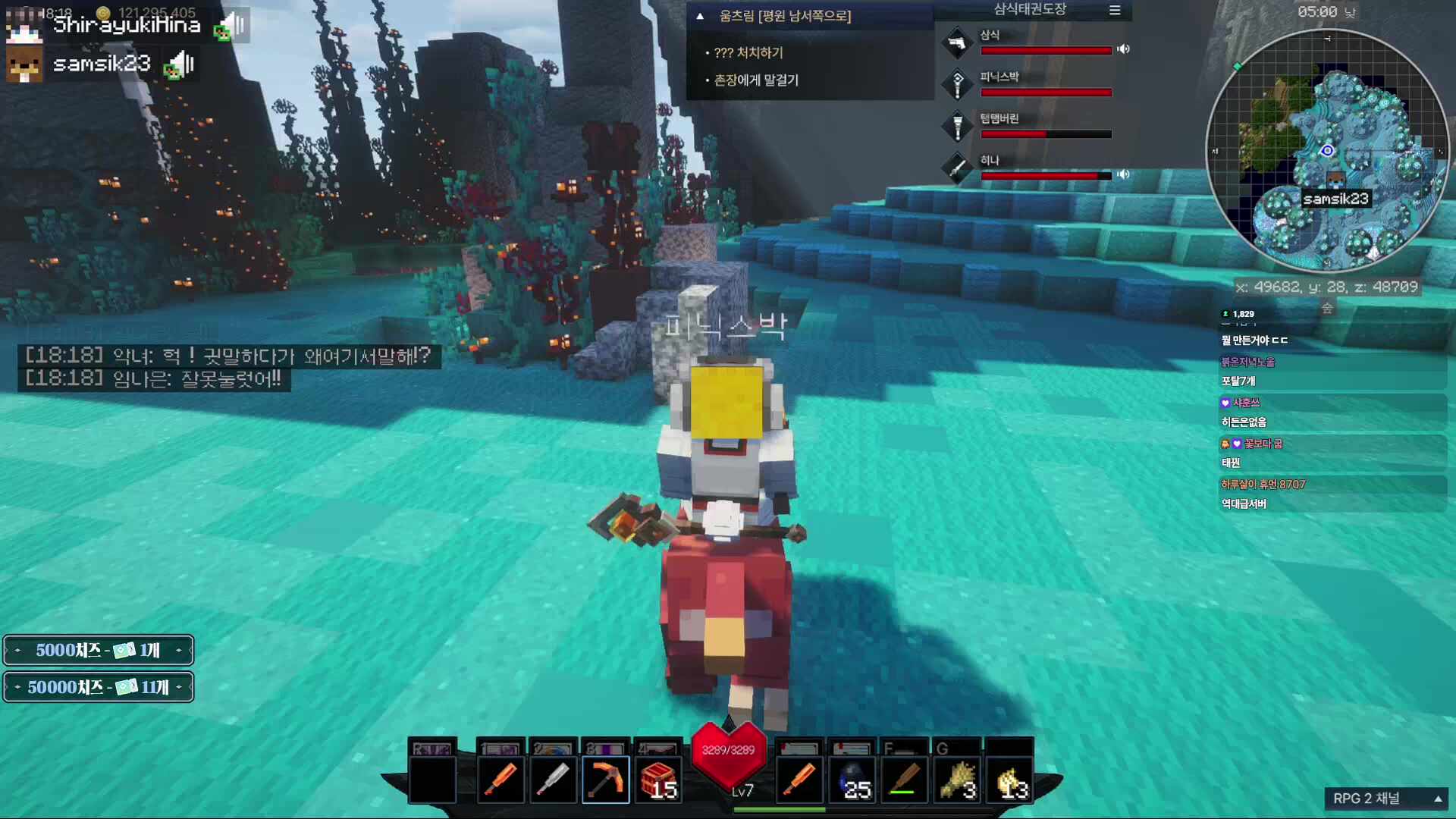Select party member 히나 sword icon
Screen dimensions: 1456x819
[957, 168]
